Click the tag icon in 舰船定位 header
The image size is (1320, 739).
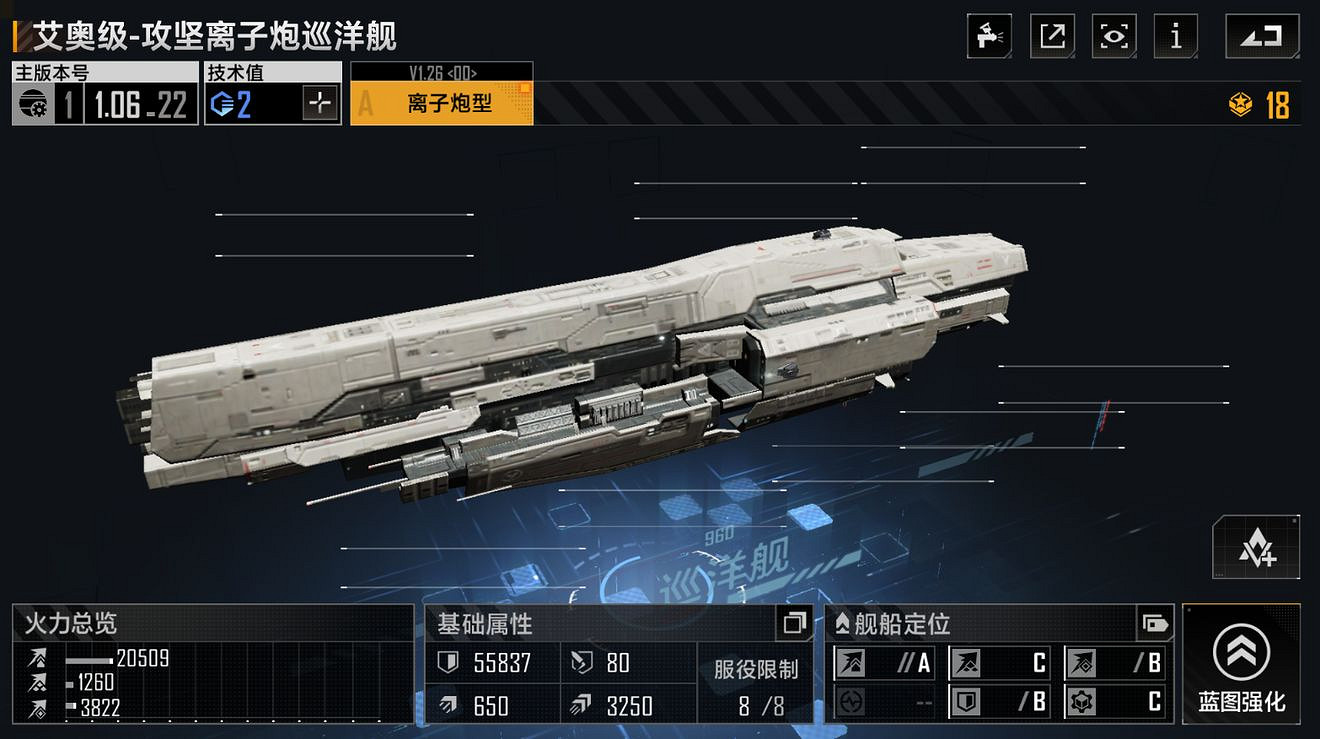point(1155,624)
